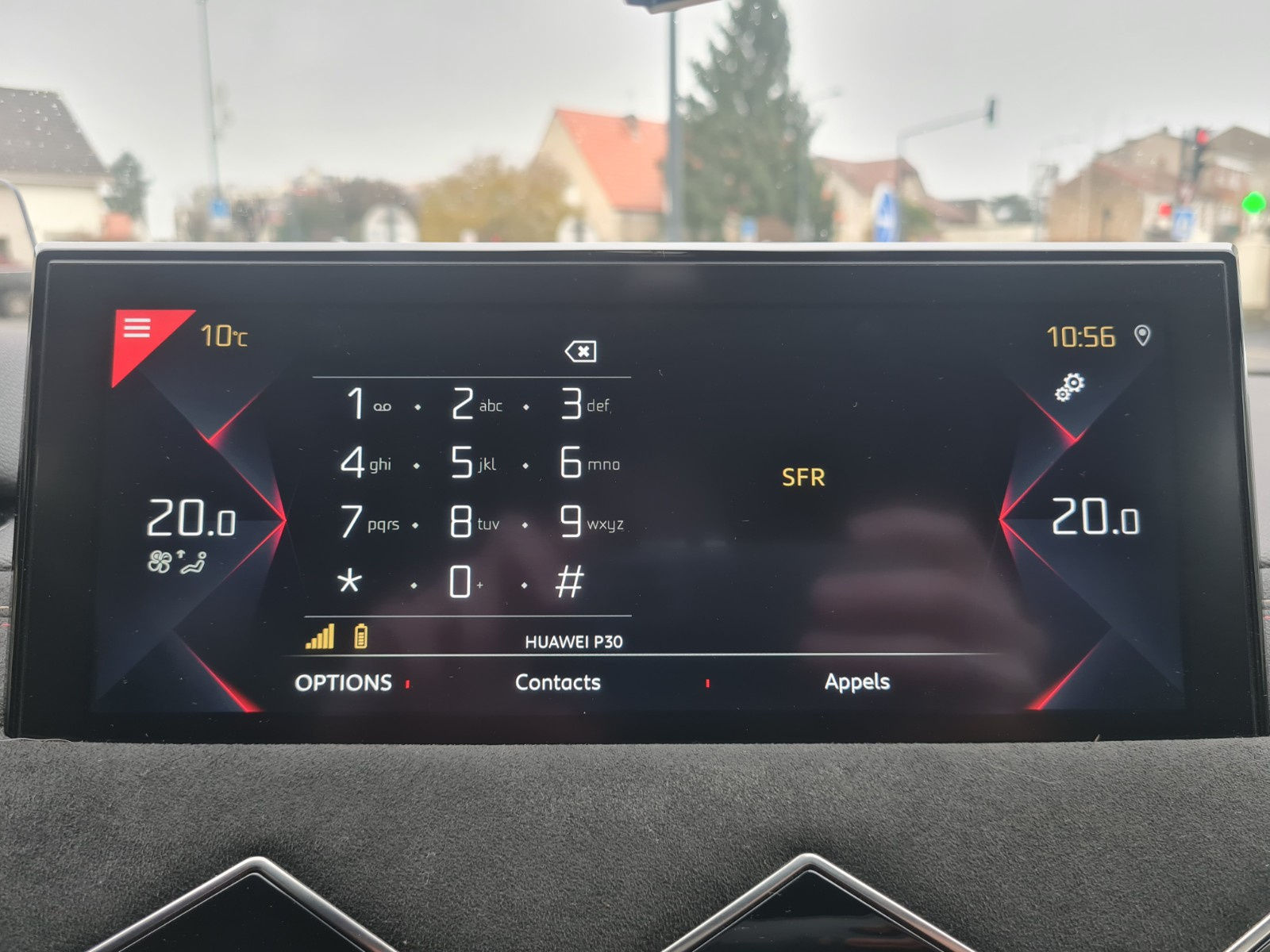Dial the 0 plus key

(x=463, y=582)
